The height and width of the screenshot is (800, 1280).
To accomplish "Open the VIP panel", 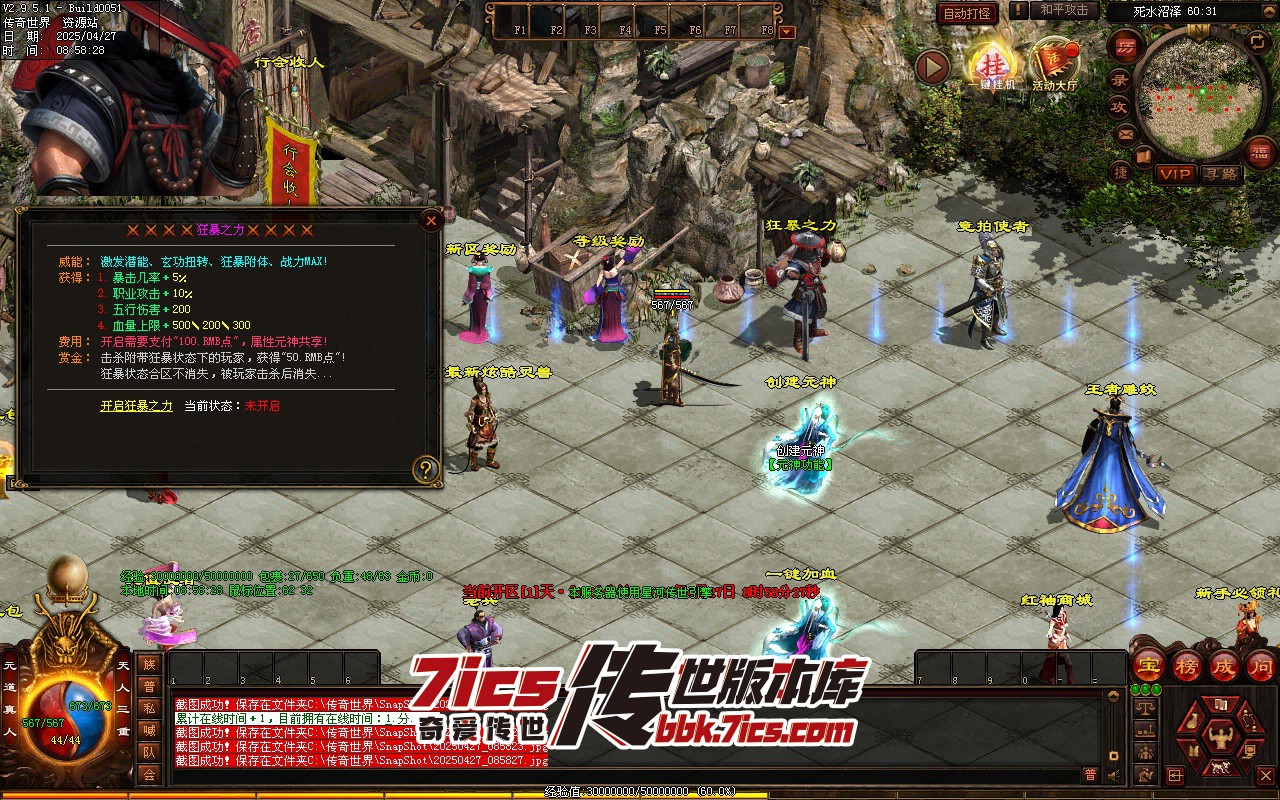I will [x=1175, y=174].
